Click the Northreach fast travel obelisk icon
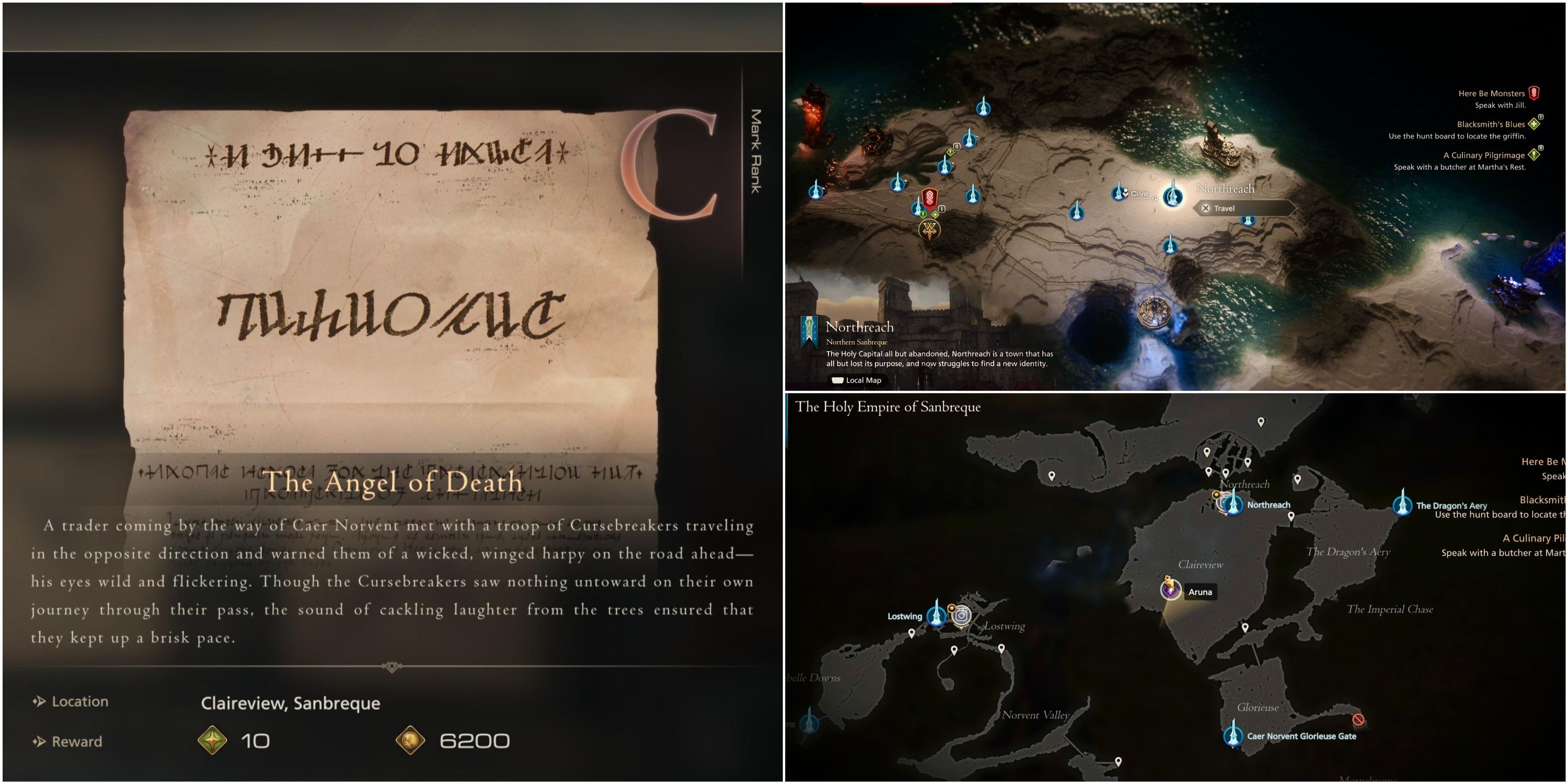 [1172, 198]
